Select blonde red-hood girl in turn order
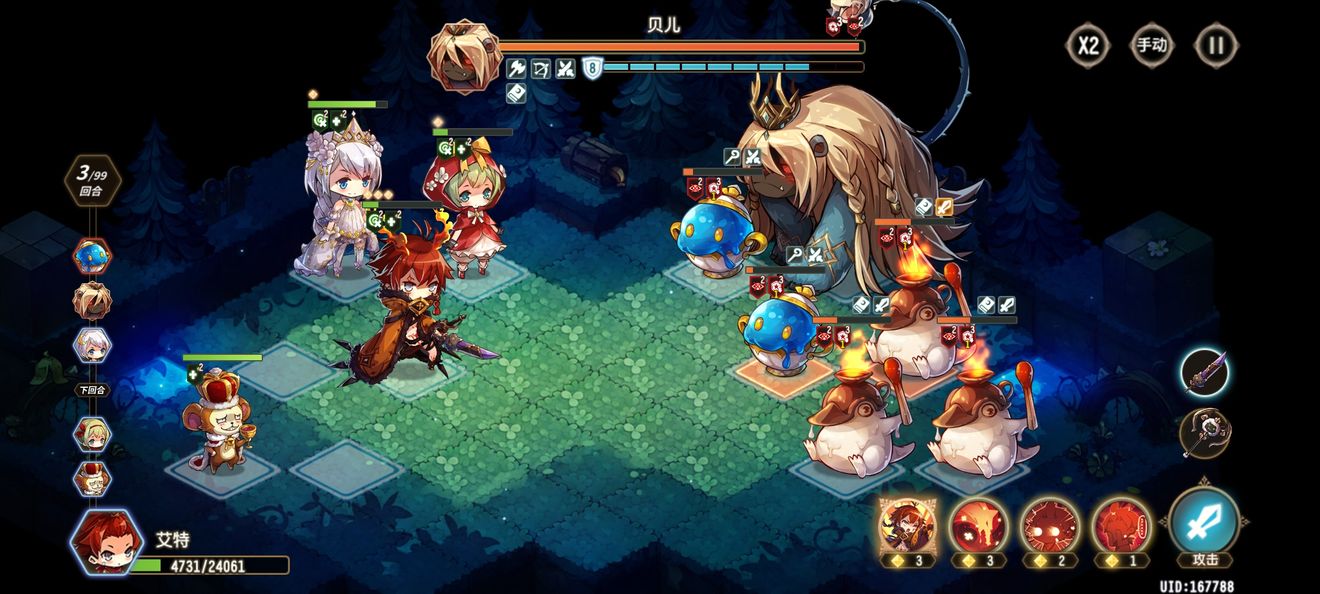Viewport: 1320px width, 594px height. pos(93,433)
